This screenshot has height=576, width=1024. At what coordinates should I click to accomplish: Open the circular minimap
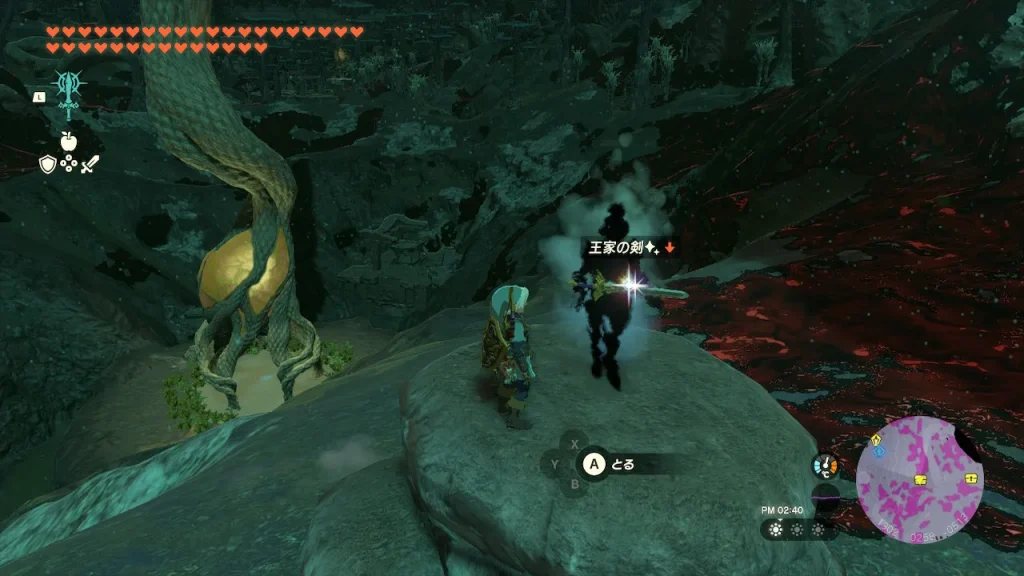pyautogui.click(x=919, y=480)
